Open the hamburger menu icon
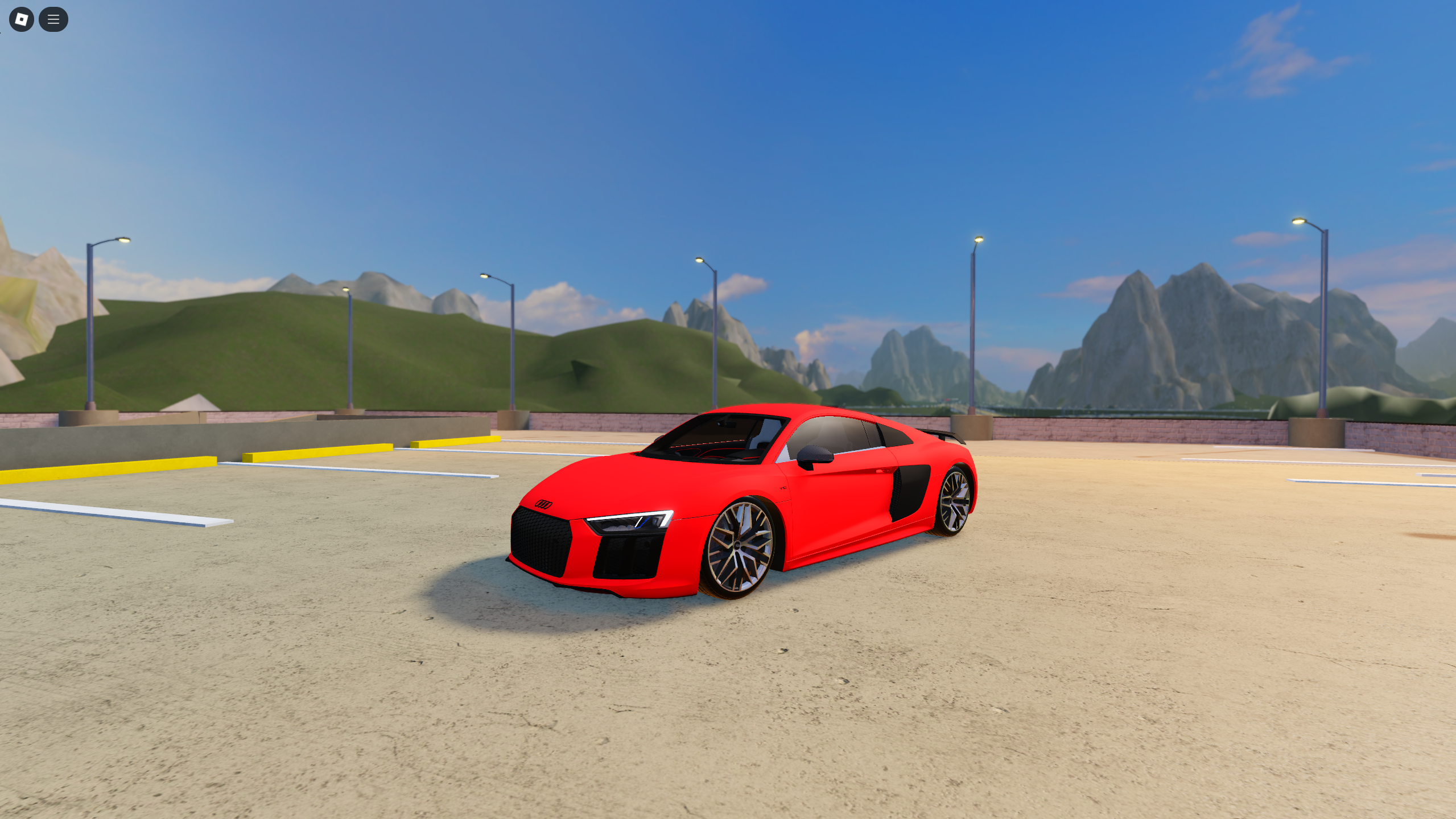The width and height of the screenshot is (1456, 819). point(53,19)
